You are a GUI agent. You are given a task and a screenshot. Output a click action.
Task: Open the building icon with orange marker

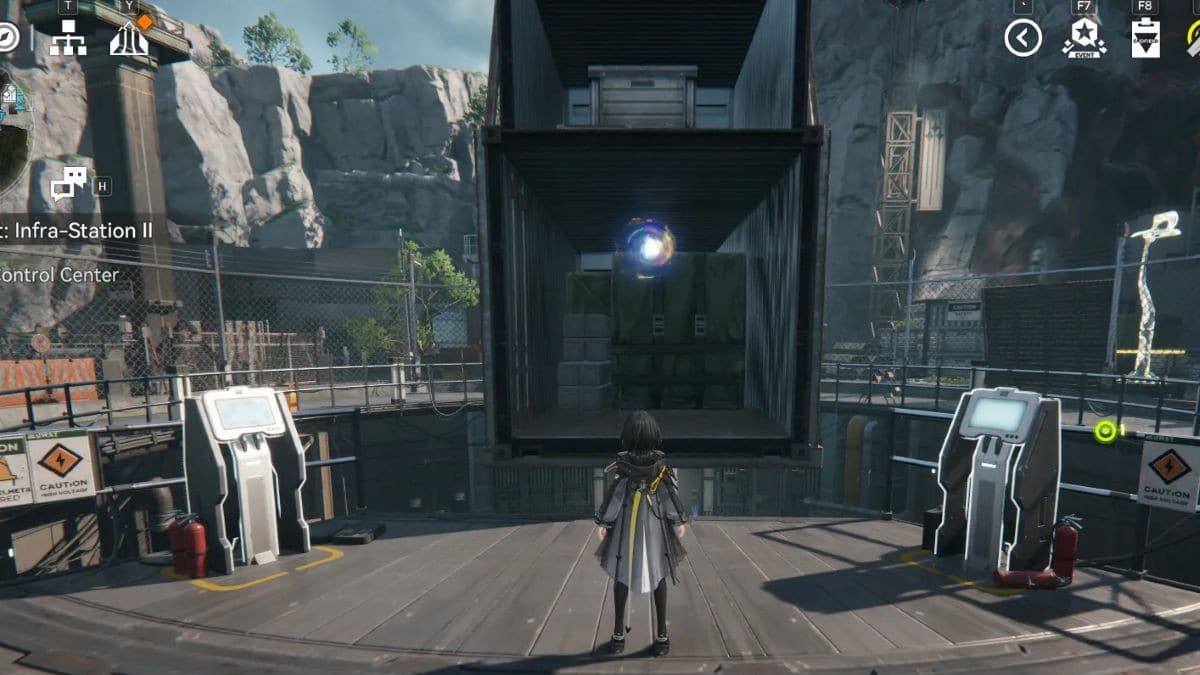tap(129, 37)
